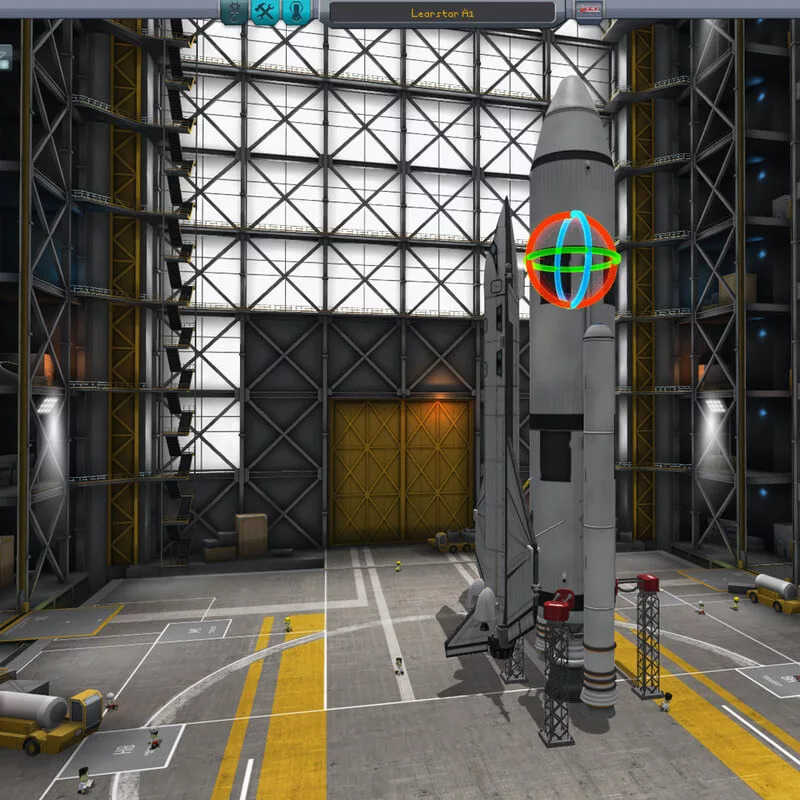Open the crew assignment mode

pos(295,11)
